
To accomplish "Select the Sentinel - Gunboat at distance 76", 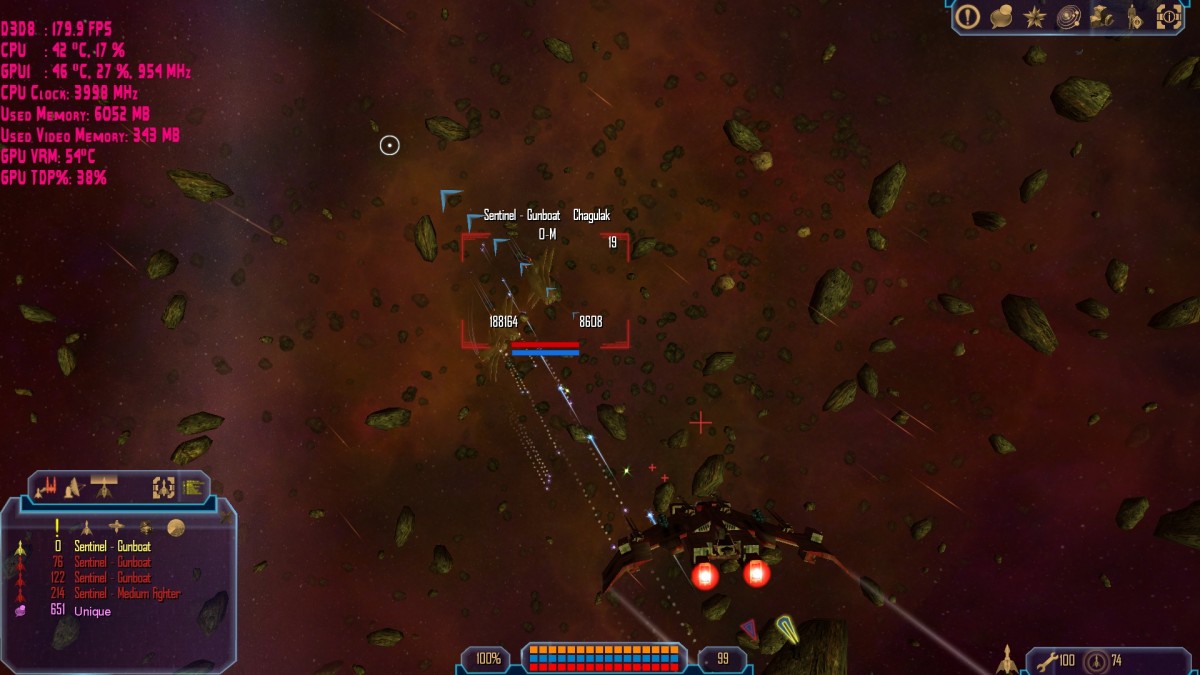I will (x=112, y=562).
